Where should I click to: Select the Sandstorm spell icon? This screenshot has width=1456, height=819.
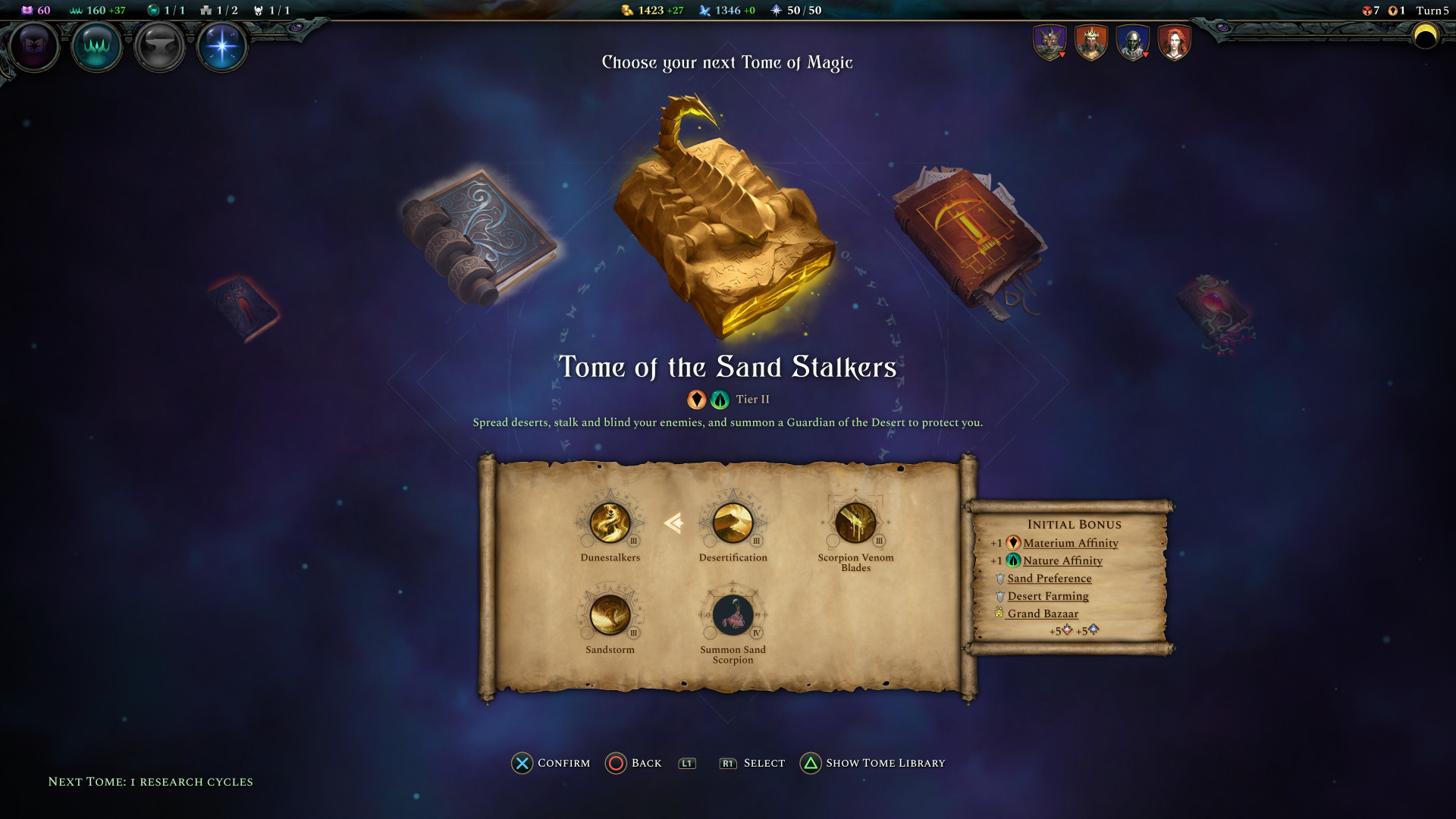pyautogui.click(x=610, y=615)
